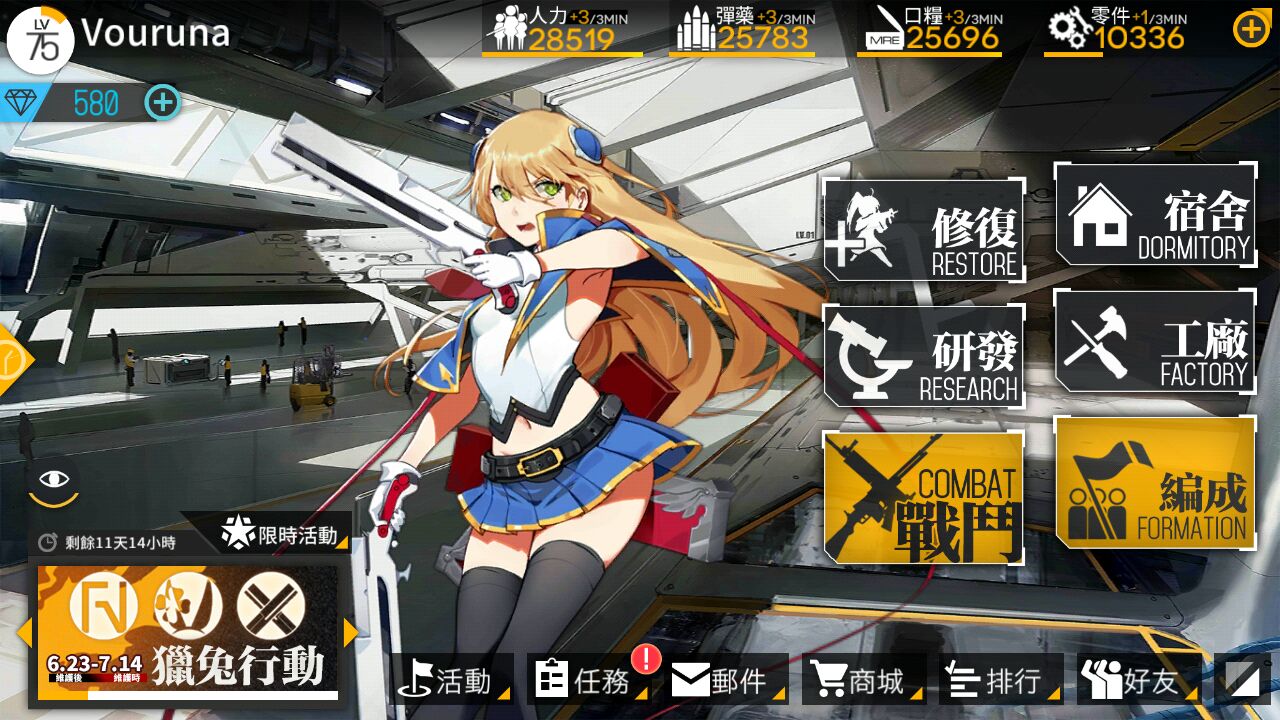Screen dimensions: 1280x720
Task: Enter the Dormitory (宿舍)
Action: [1155, 214]
